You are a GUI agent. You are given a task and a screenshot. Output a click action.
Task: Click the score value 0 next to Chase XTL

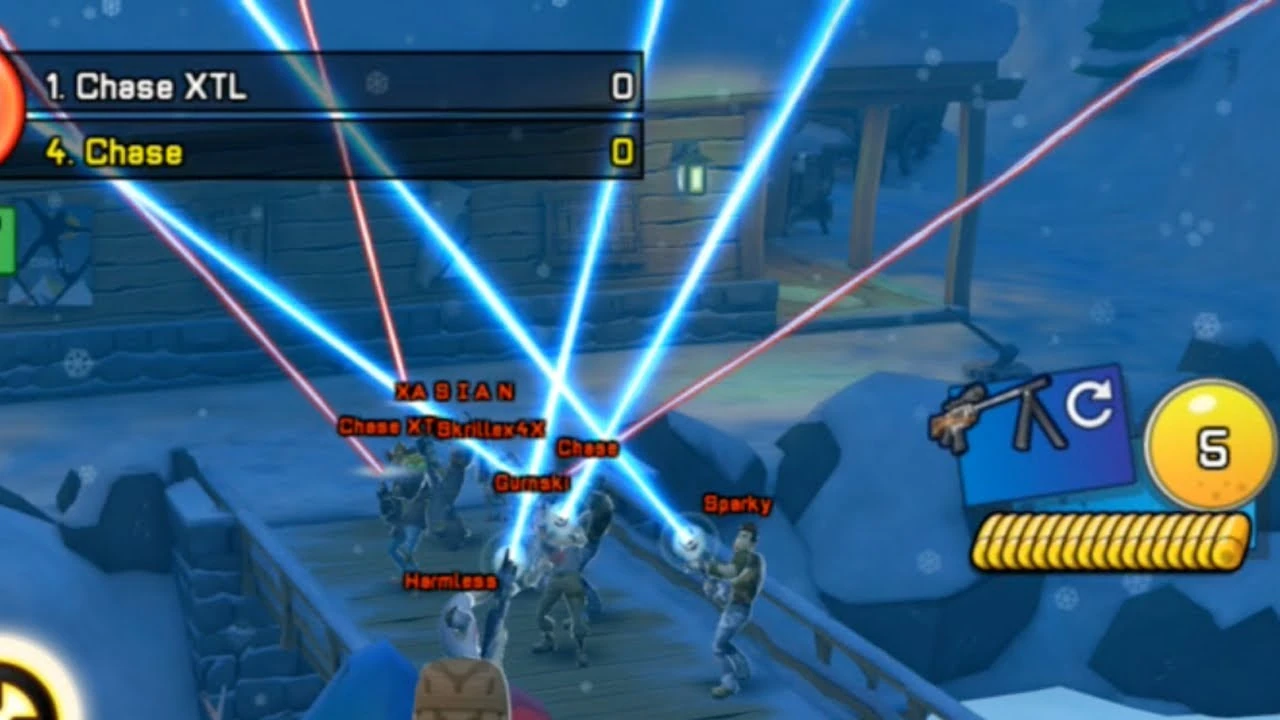point(621,88)
